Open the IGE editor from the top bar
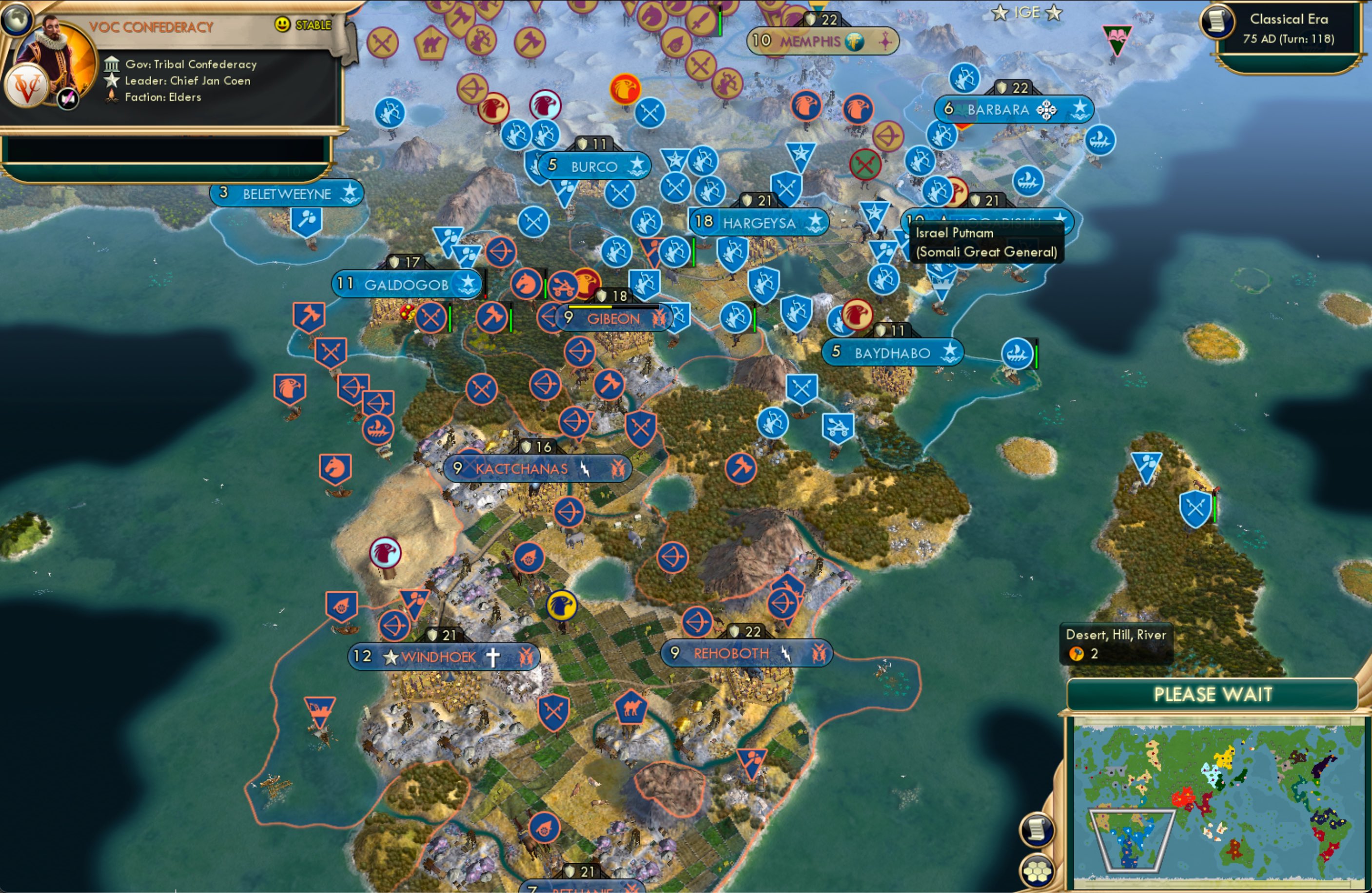Viewport: 1372px width, 893px height. tap(1029, 12)
